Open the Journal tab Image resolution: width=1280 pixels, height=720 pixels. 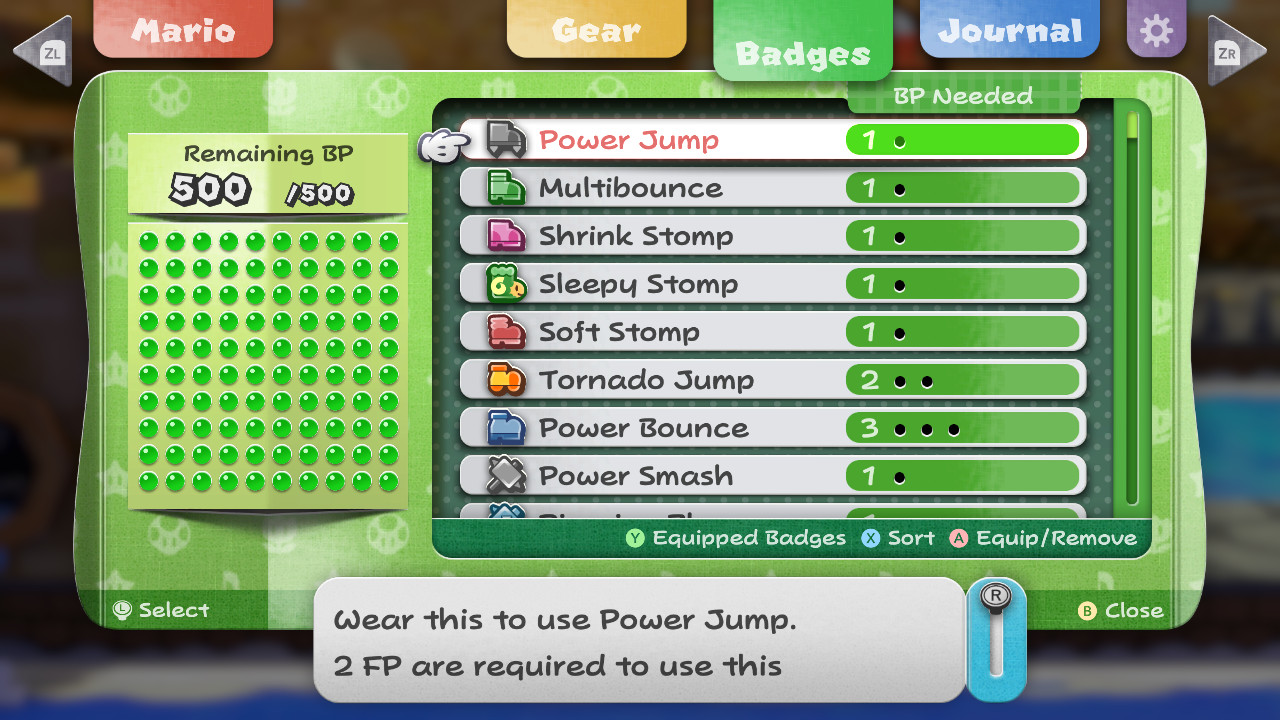[1008, 30]
